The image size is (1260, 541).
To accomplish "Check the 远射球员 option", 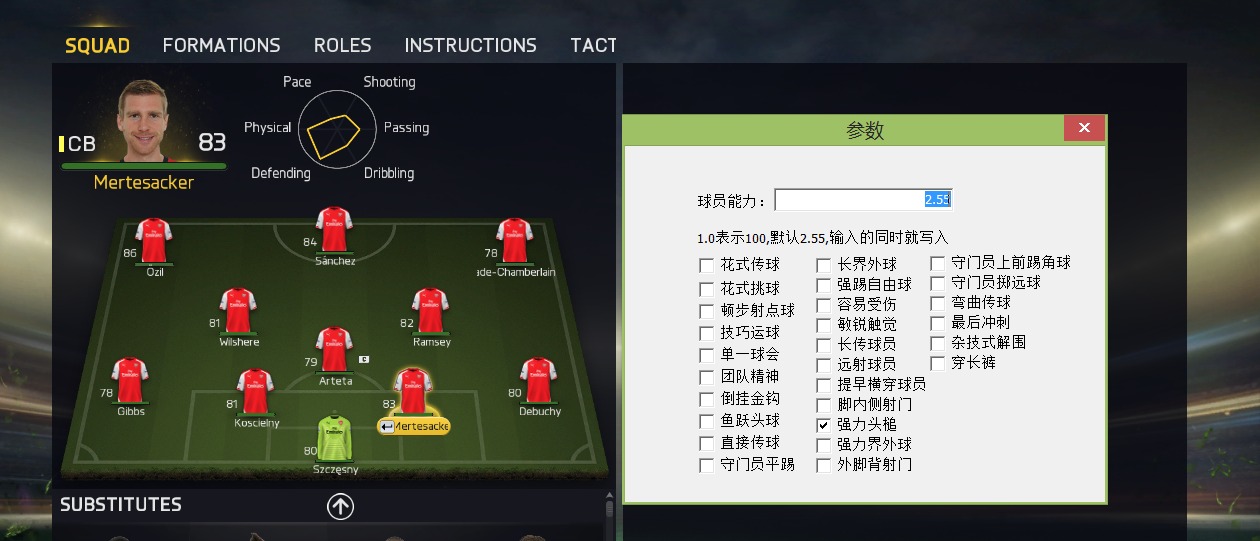I will click(x=824, y=365).
